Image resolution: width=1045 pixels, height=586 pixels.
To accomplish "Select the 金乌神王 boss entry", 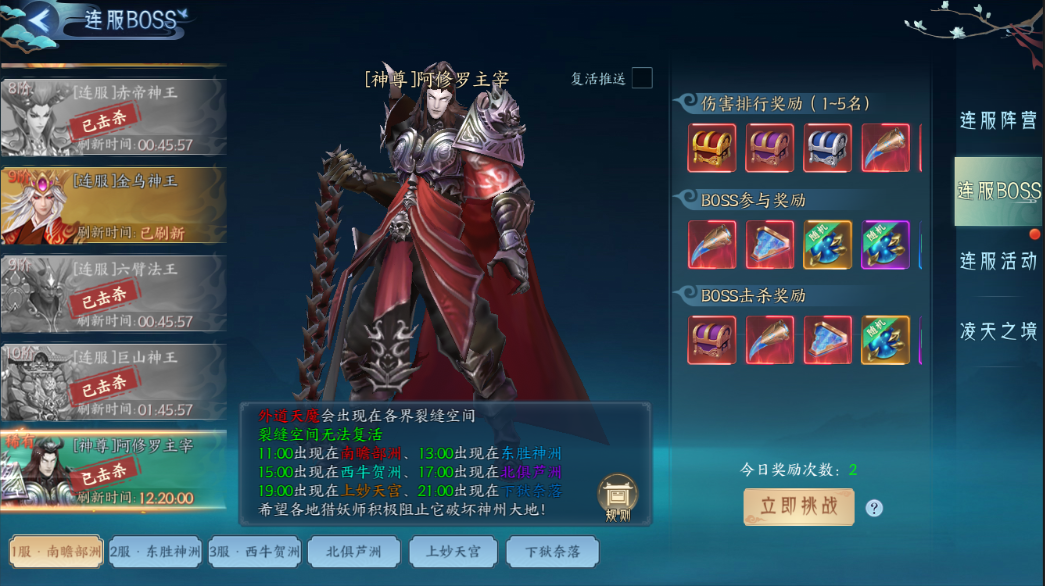I will [113, 205].
